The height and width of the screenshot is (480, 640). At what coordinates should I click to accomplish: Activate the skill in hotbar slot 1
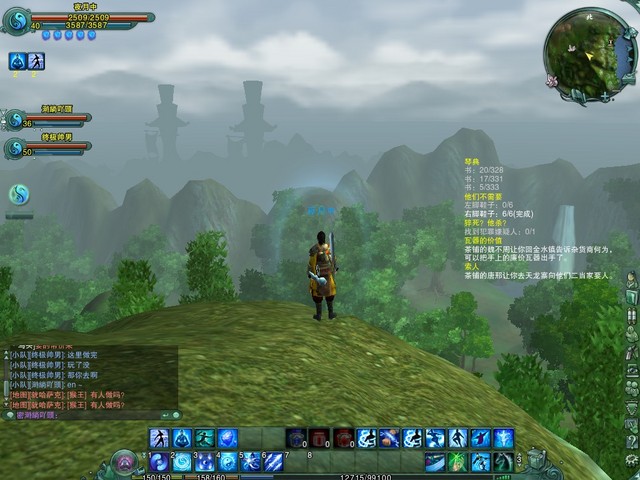159,462
